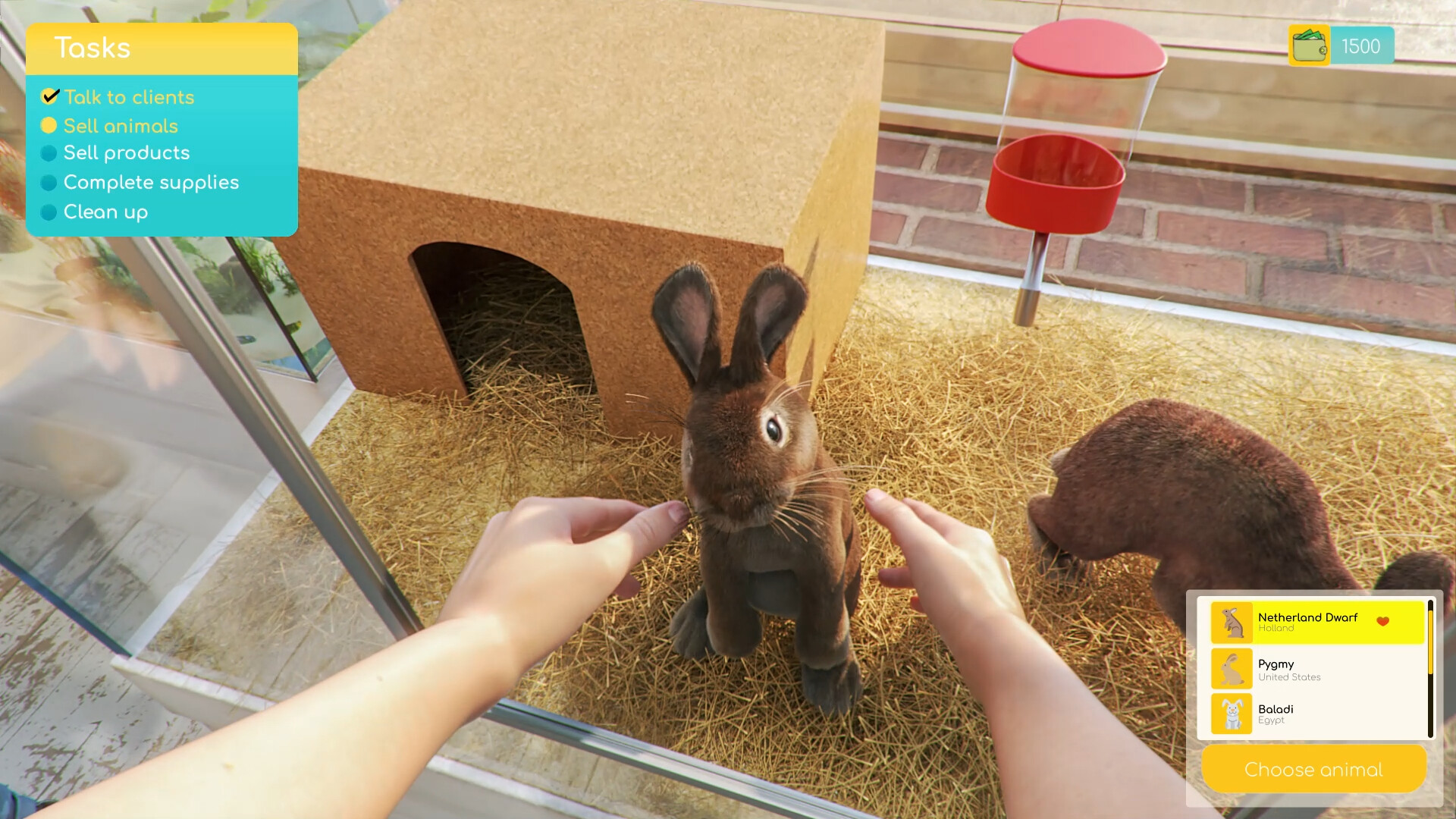Open the wallet icon next to 1500
Image resolution: width=1456 pixels, height=819 pixels.
tap(1308, 45)
